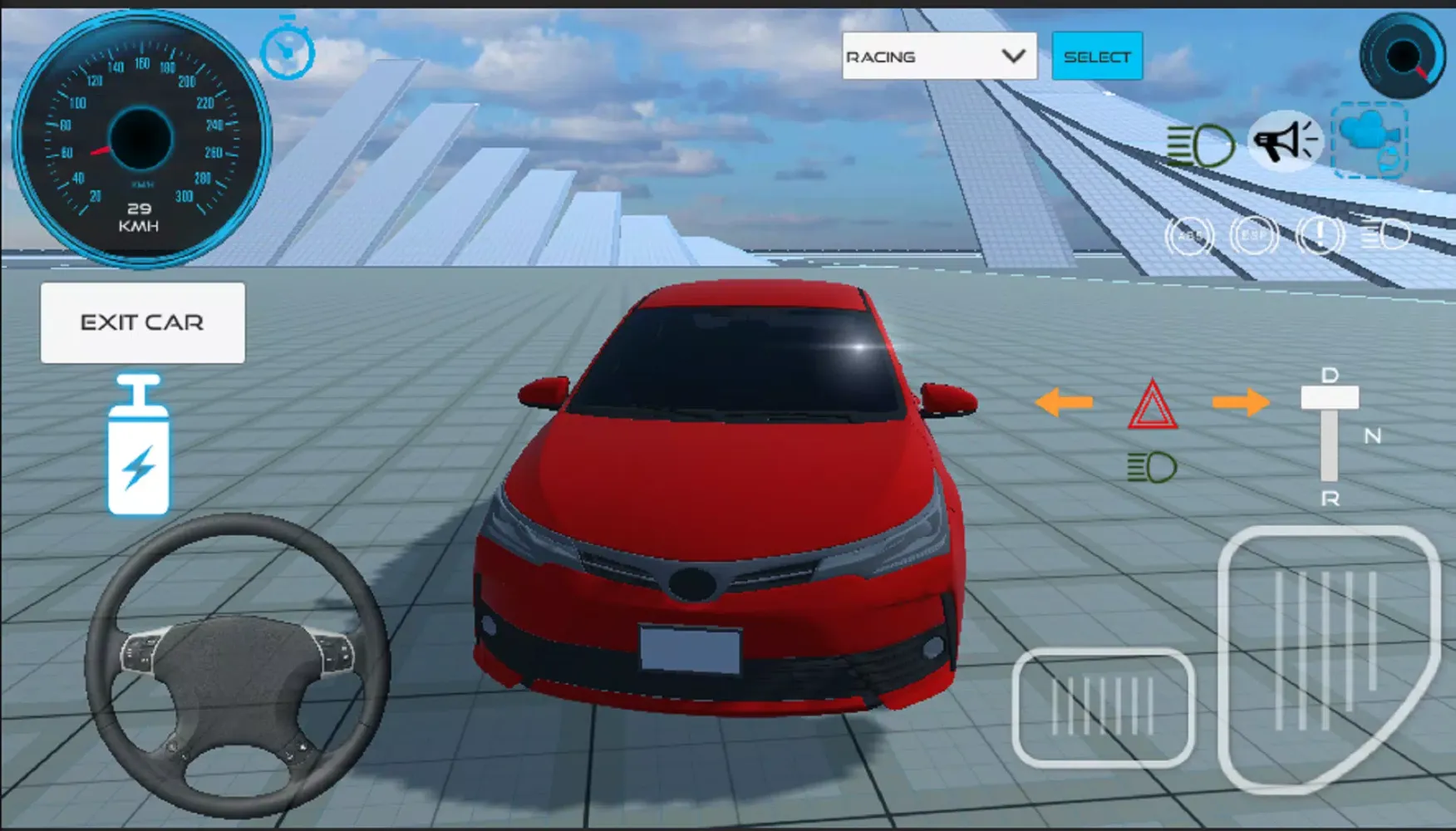Tap the EXIT CAR button
1456x831 pixels.
tap(142, 322)
